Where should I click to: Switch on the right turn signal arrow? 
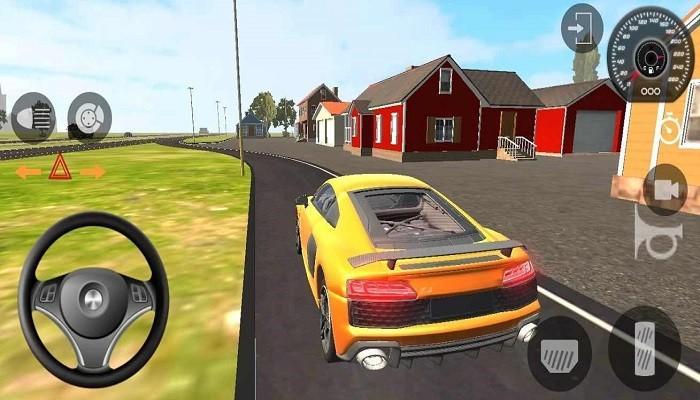(x=93, y=172)
